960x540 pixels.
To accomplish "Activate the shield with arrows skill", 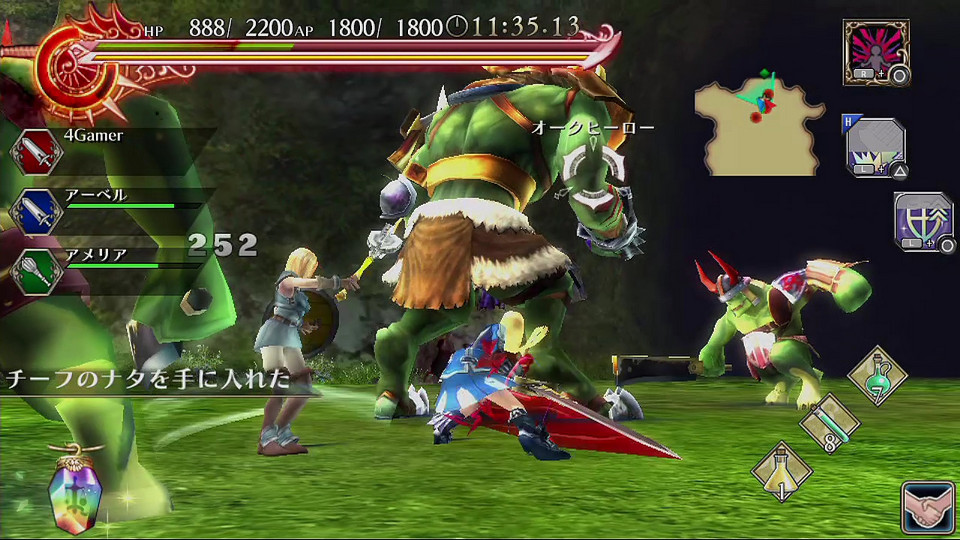I will (x=923, y=221).
